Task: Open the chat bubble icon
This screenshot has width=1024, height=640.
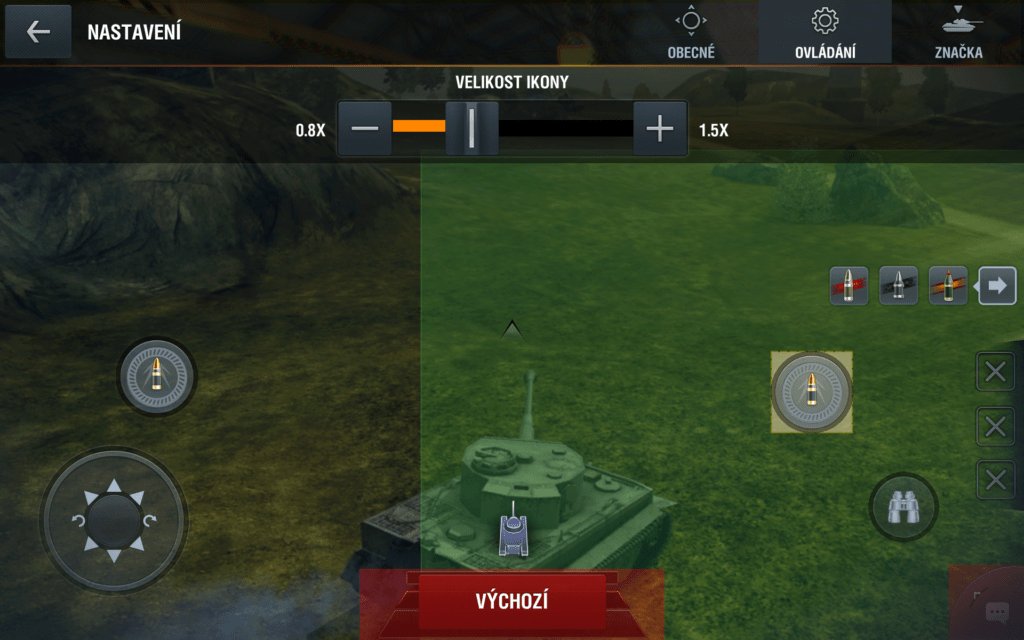Action: [996, 612]
